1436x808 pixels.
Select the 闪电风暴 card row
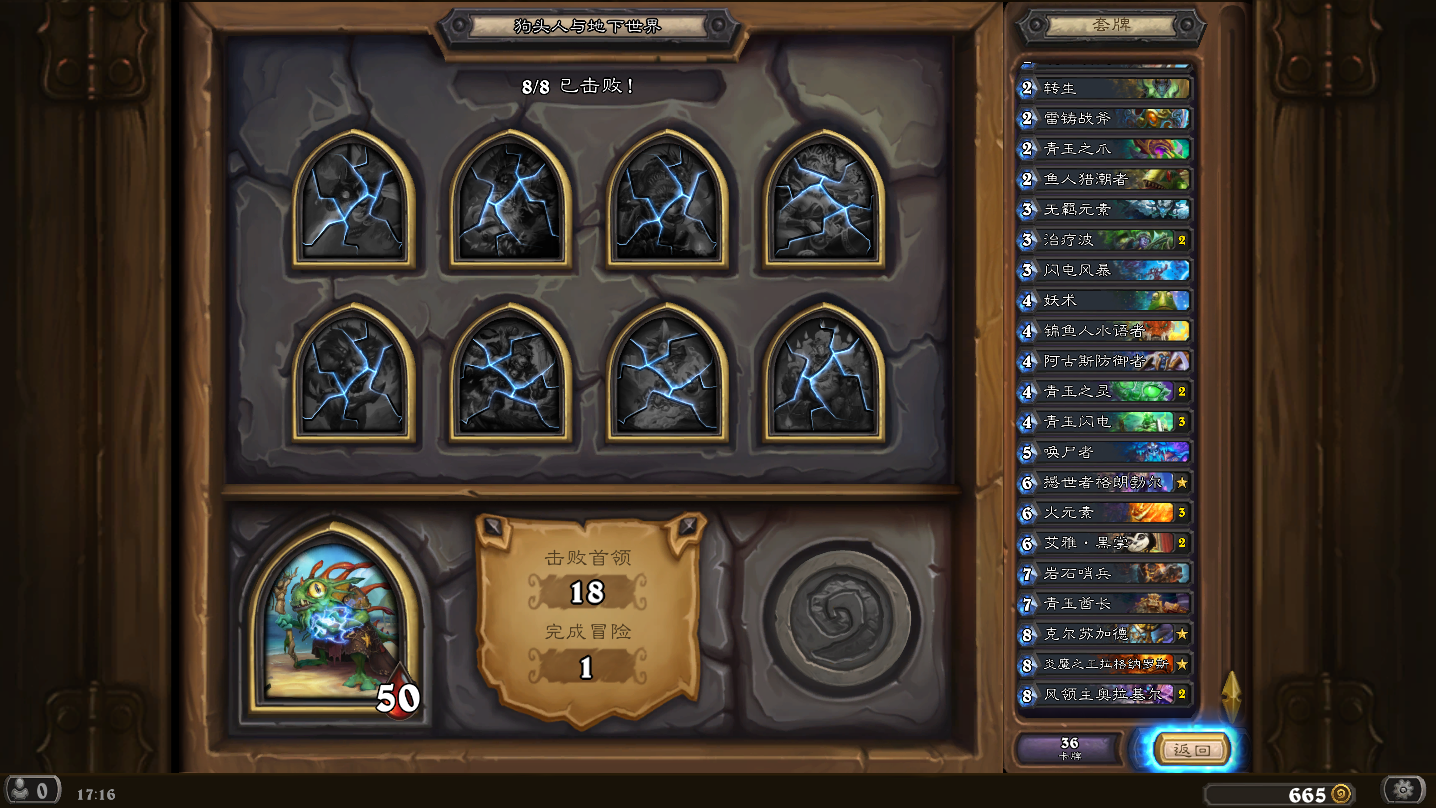pos(1104,270)
